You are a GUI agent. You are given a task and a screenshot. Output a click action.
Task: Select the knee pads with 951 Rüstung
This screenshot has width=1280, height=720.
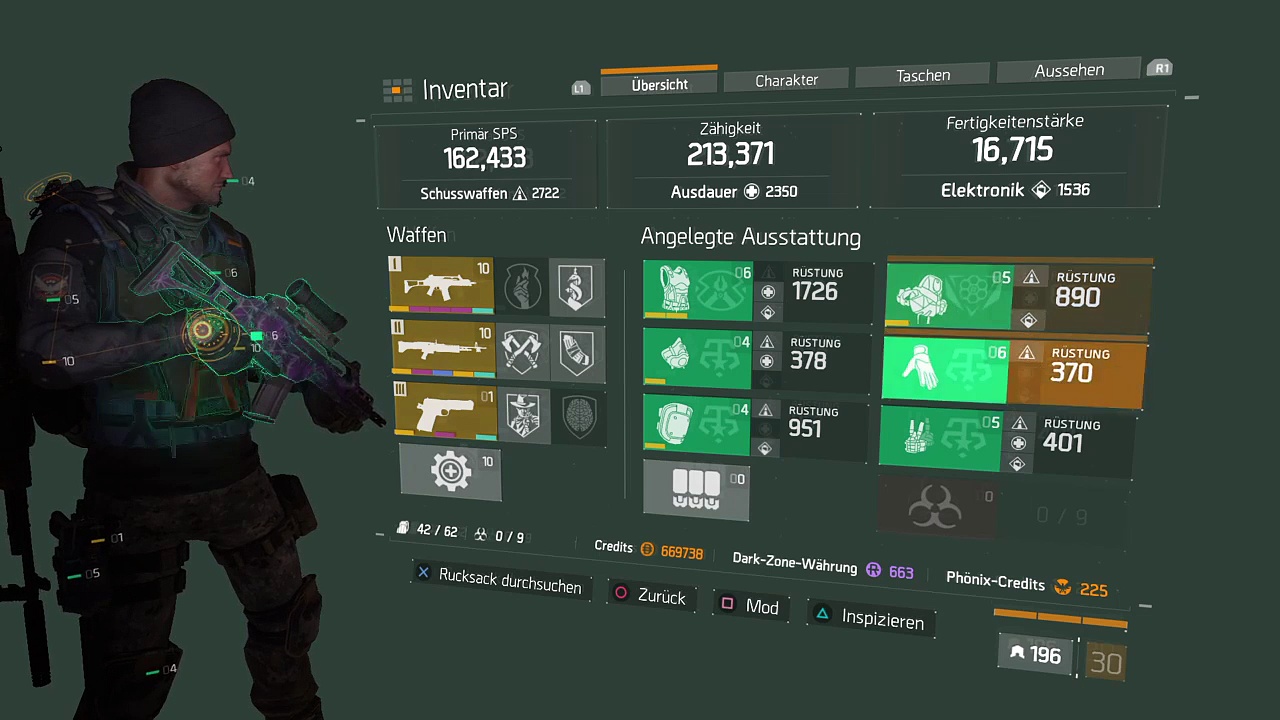click(x=697, y=425)
